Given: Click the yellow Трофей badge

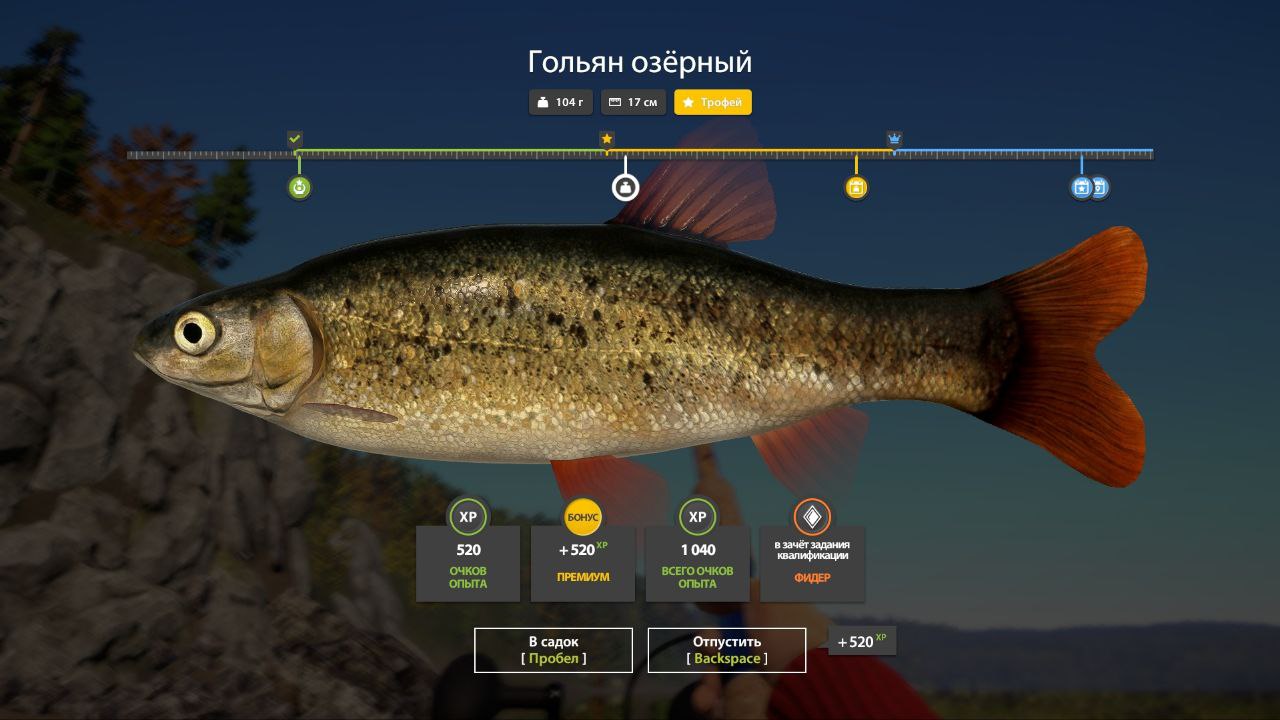Looking at the screenshot, I should tap(713, 102).
